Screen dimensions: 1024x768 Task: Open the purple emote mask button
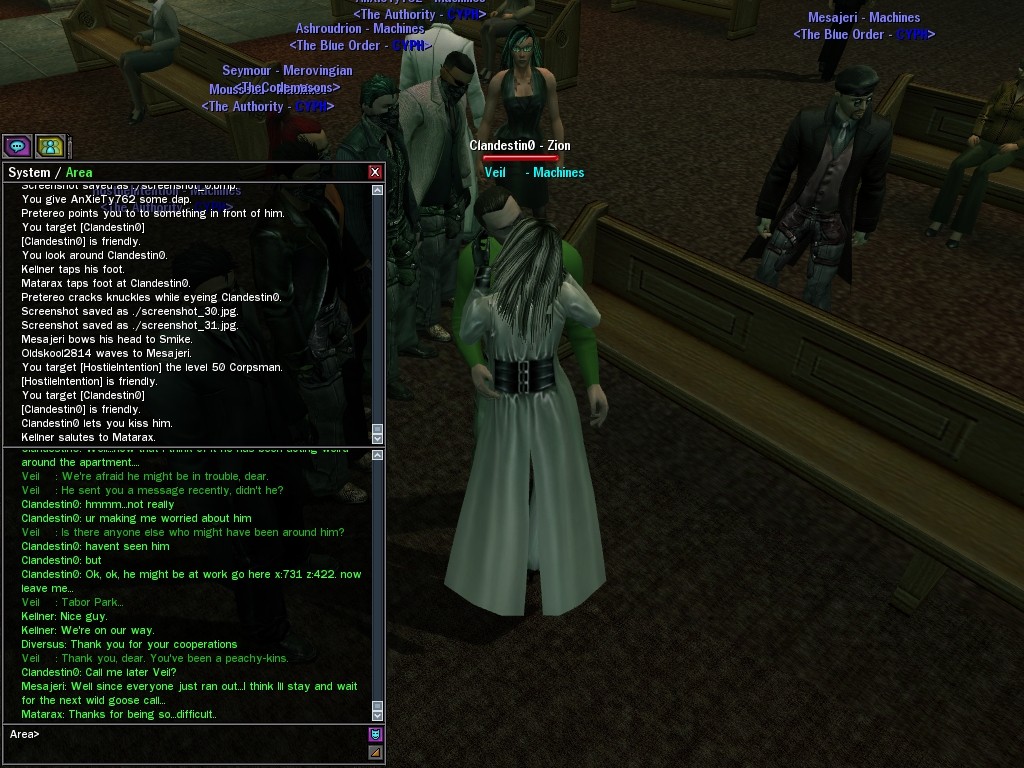click(376, 735)
